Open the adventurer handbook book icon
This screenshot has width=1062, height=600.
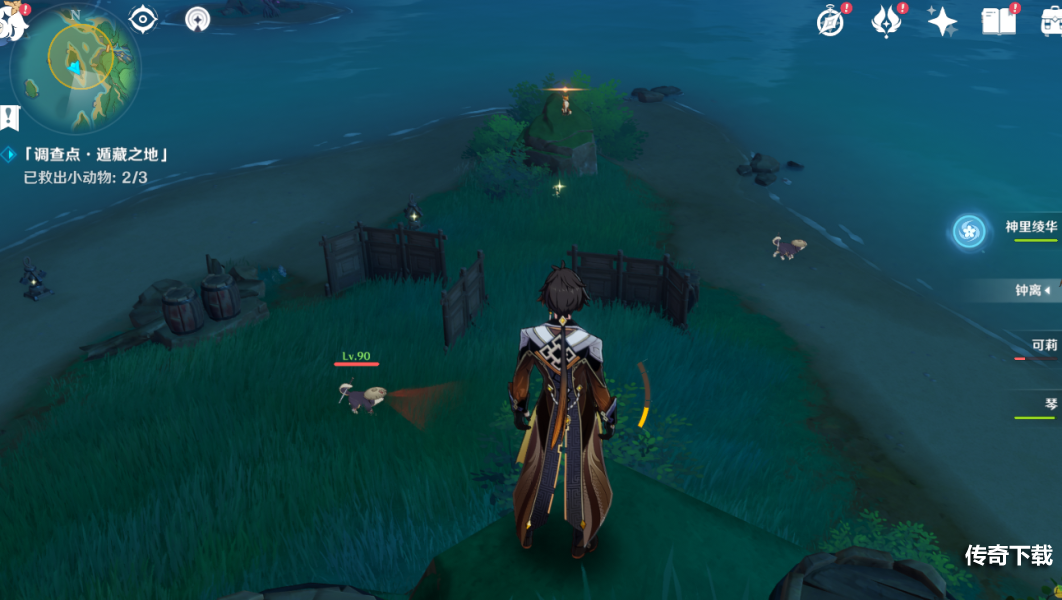(998, 21)
